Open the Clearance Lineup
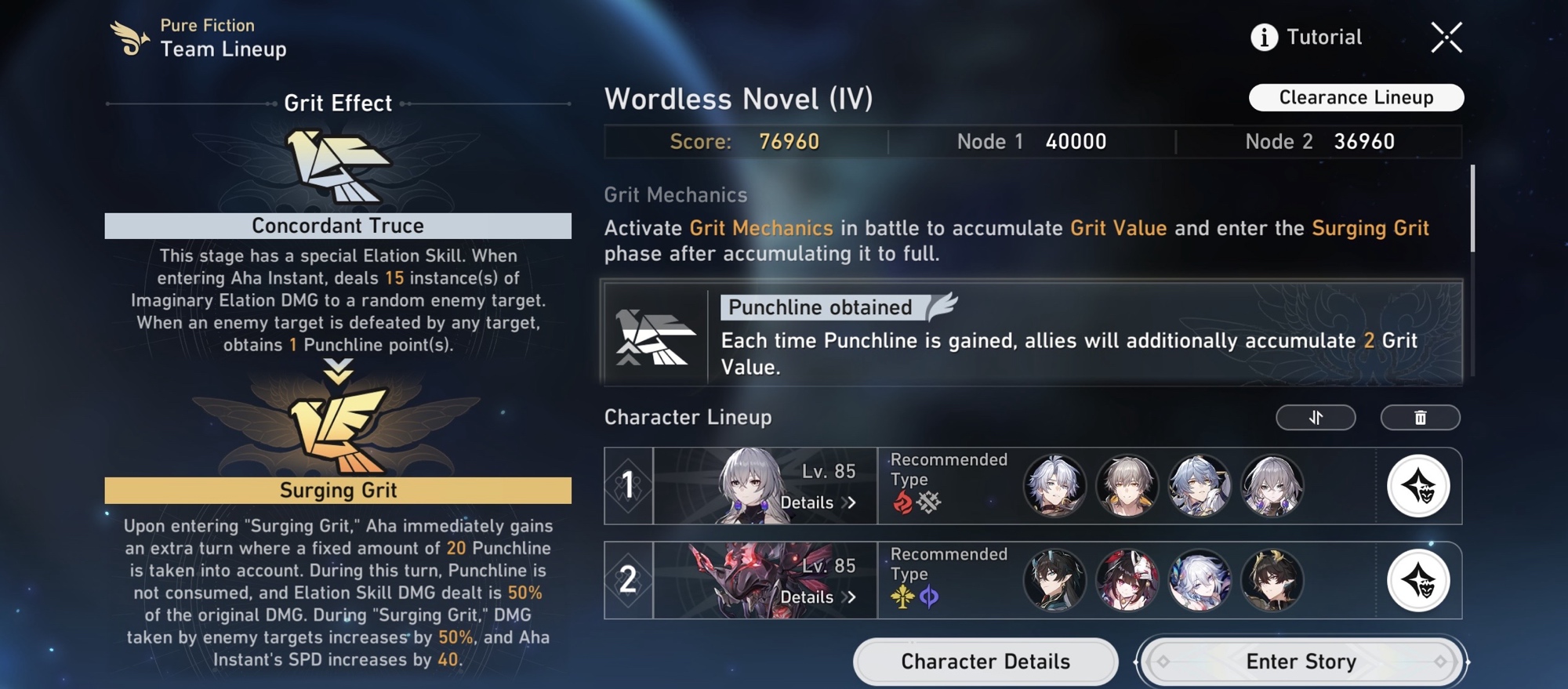Screen dimensions: 1568x689 tap(1356, 97)
